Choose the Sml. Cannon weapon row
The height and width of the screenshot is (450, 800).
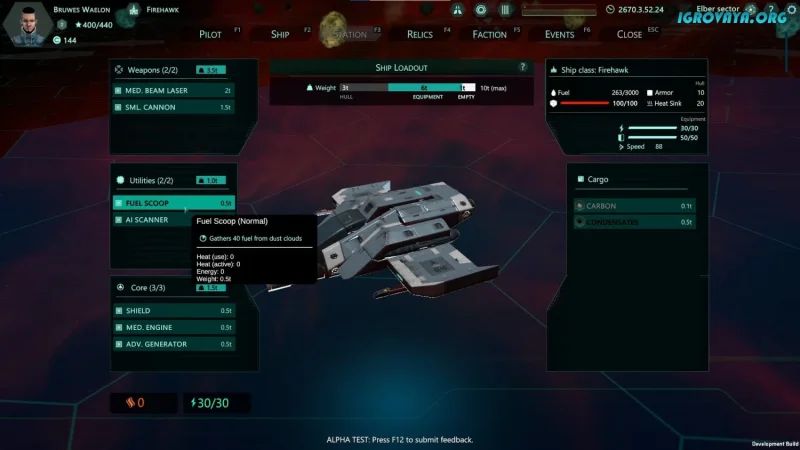pyautogui.click(x=173, y=107)
